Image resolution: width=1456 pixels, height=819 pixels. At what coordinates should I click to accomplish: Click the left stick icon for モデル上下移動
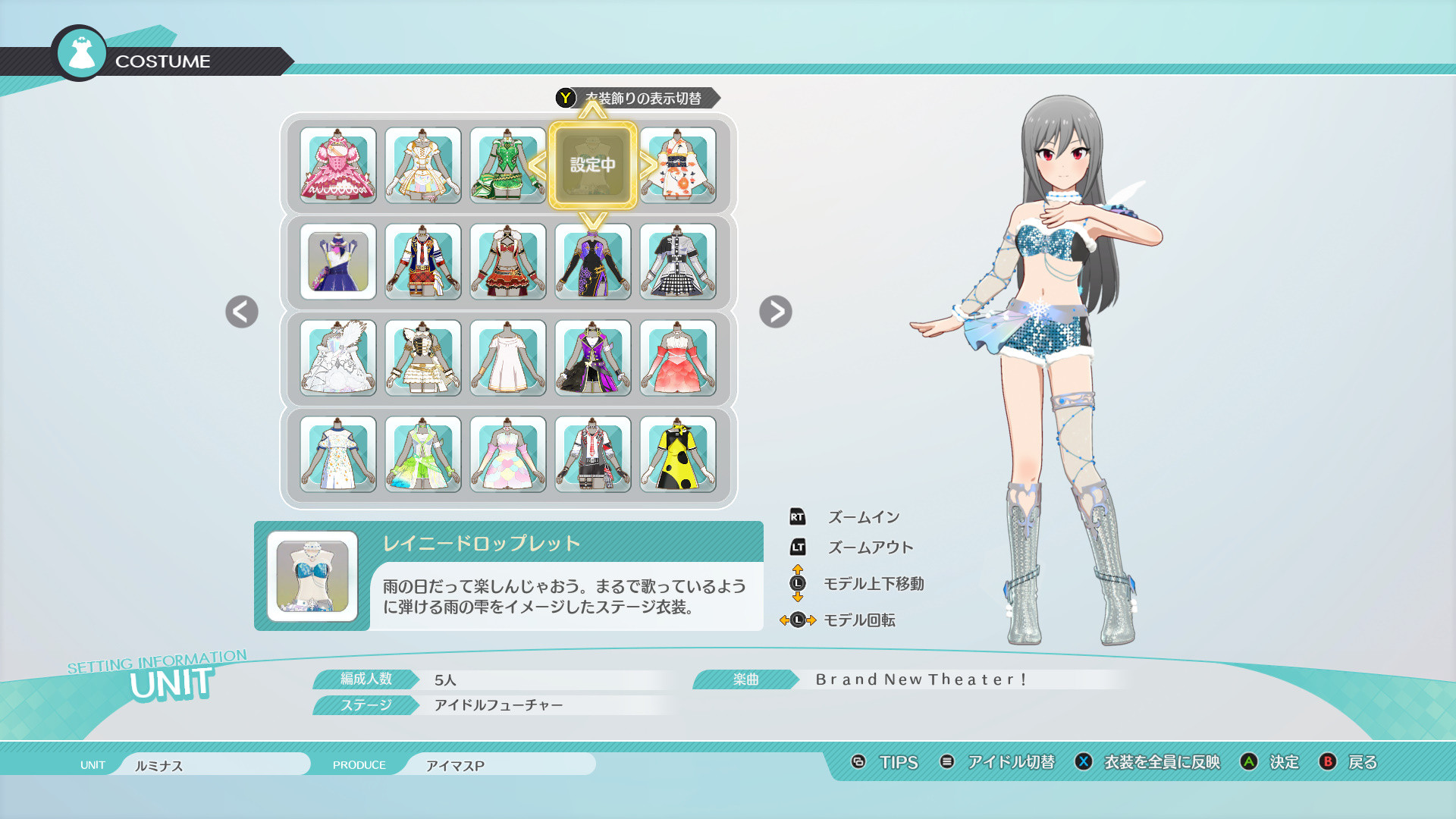tap(798, 584)
